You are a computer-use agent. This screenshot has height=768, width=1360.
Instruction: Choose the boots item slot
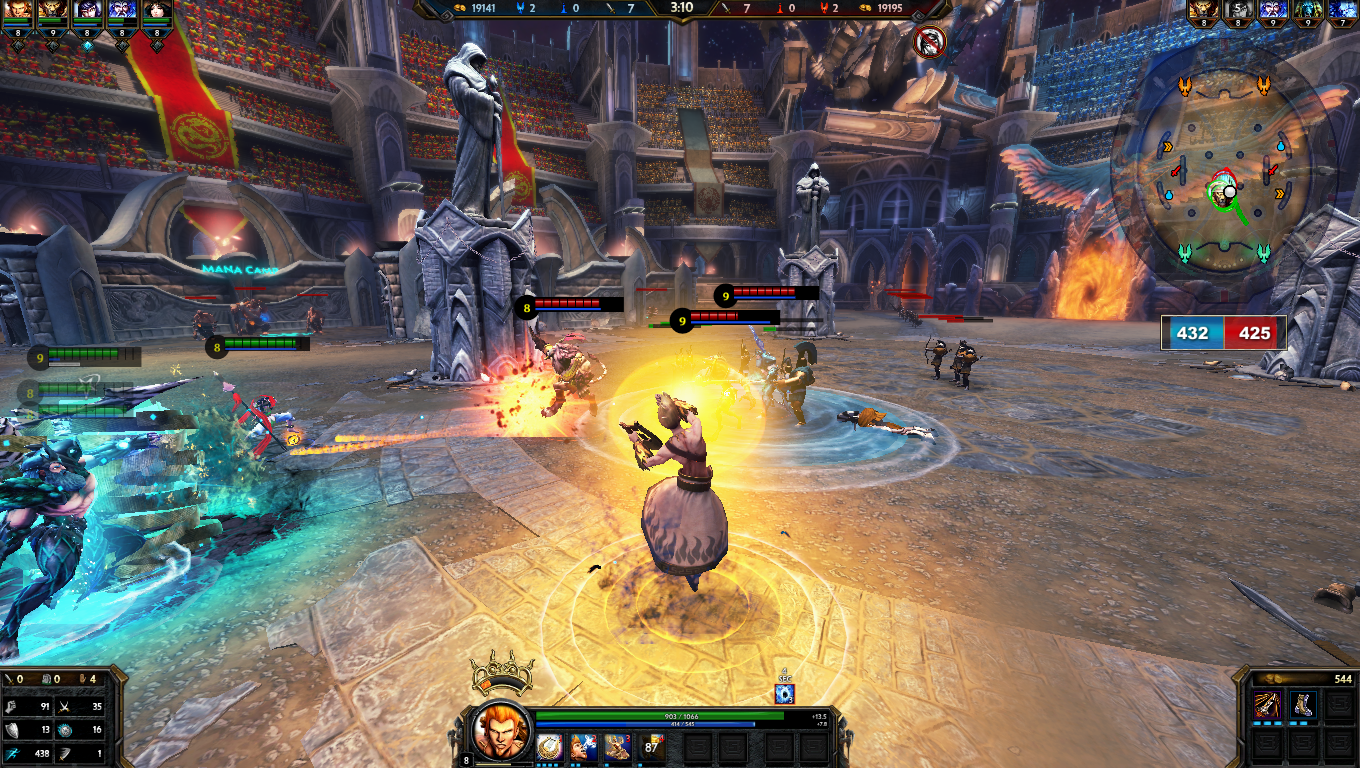tap(1302, 705)
